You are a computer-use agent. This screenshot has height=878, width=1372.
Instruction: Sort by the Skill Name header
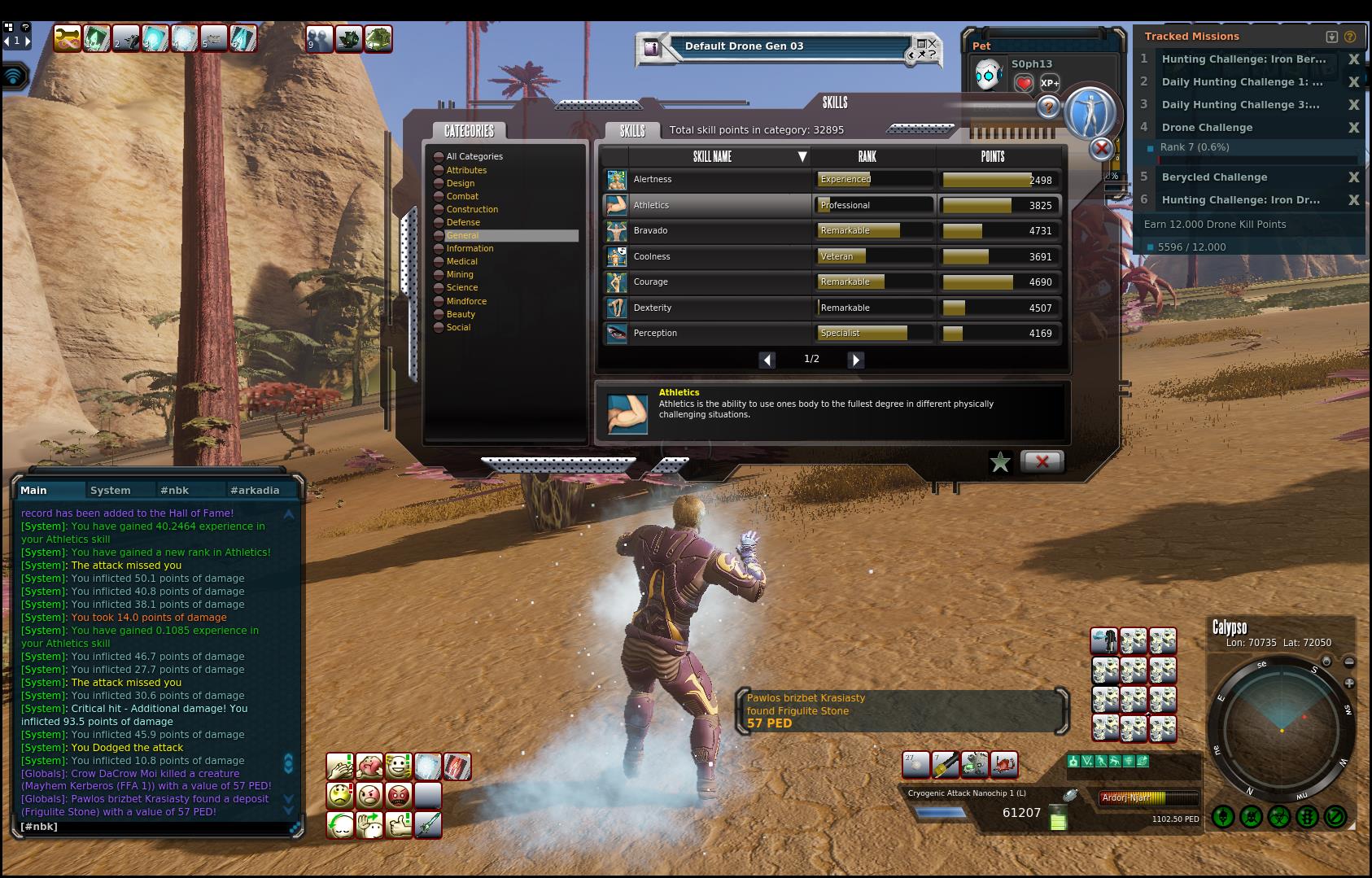[713, 156]
